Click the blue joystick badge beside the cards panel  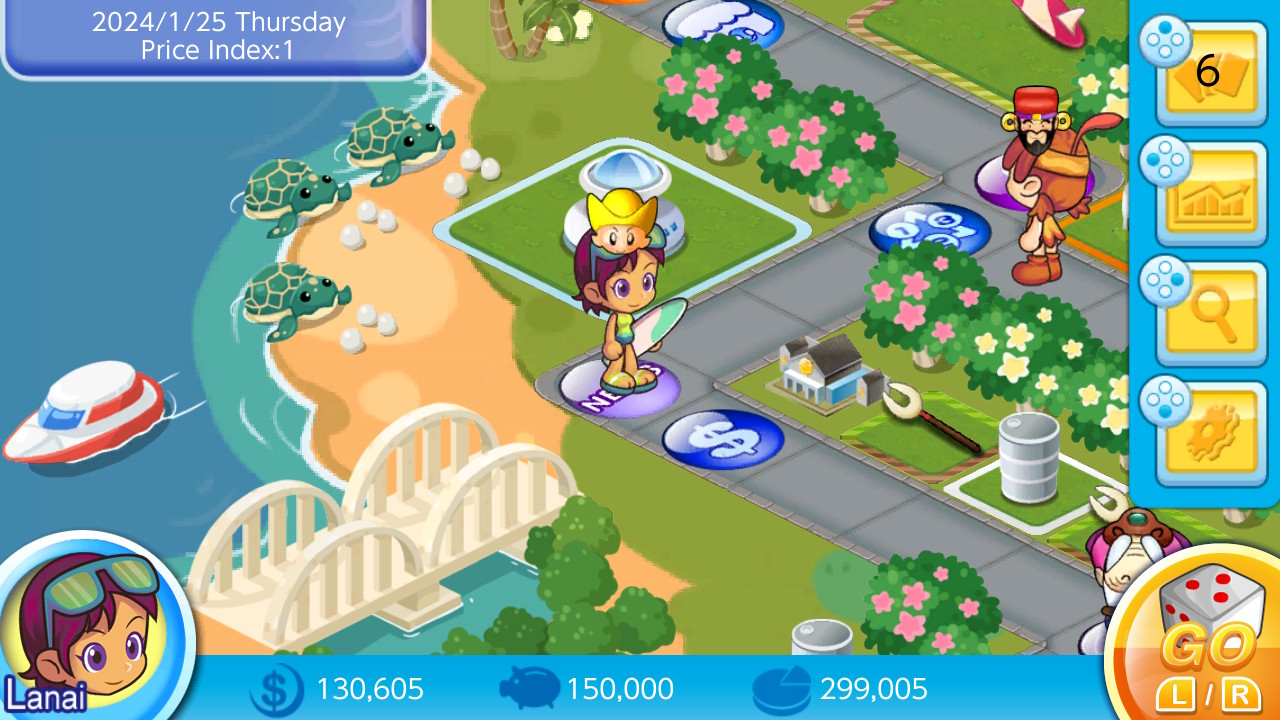click(x=1164, y=42)
